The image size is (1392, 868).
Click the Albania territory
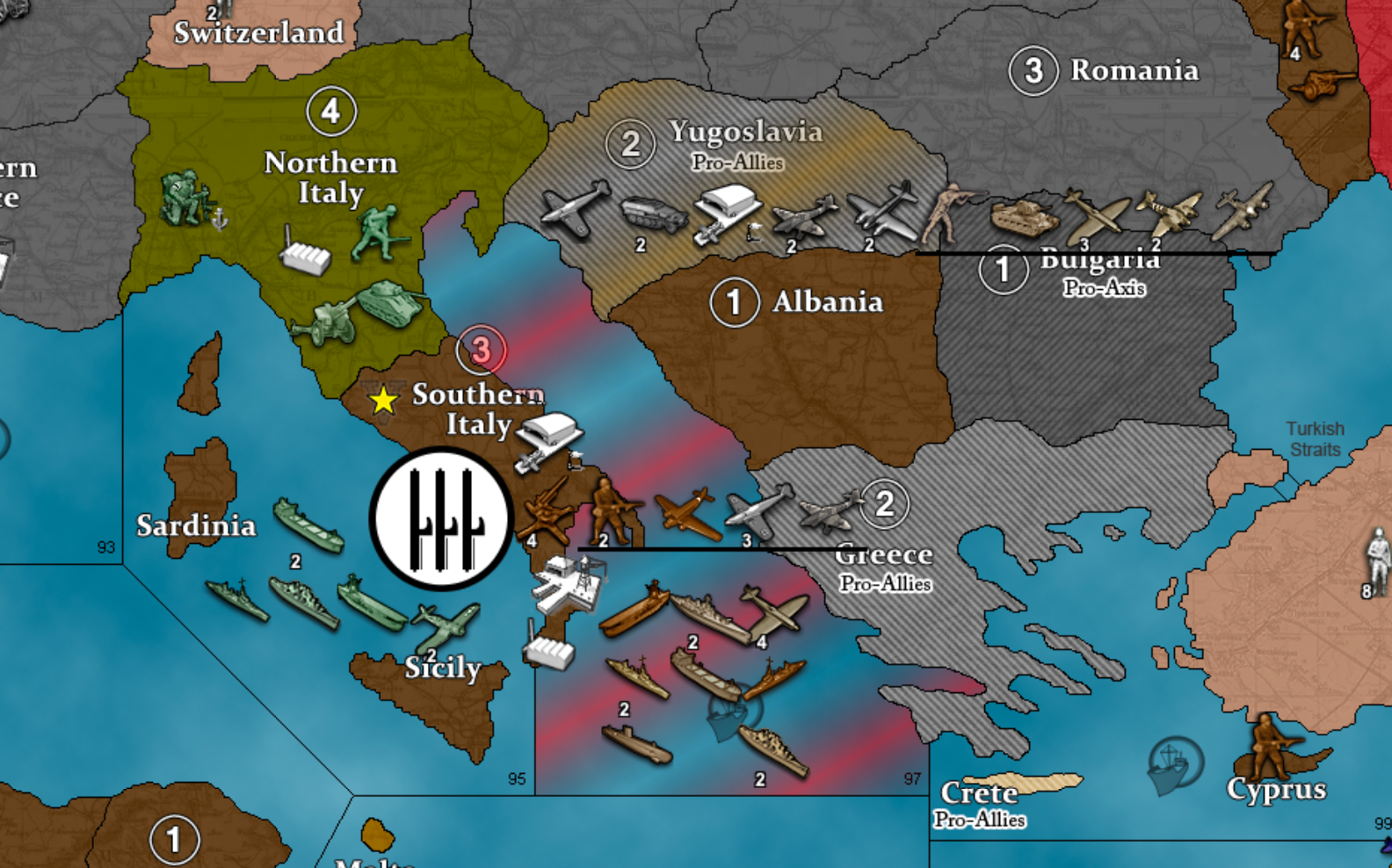click(826, 351)
